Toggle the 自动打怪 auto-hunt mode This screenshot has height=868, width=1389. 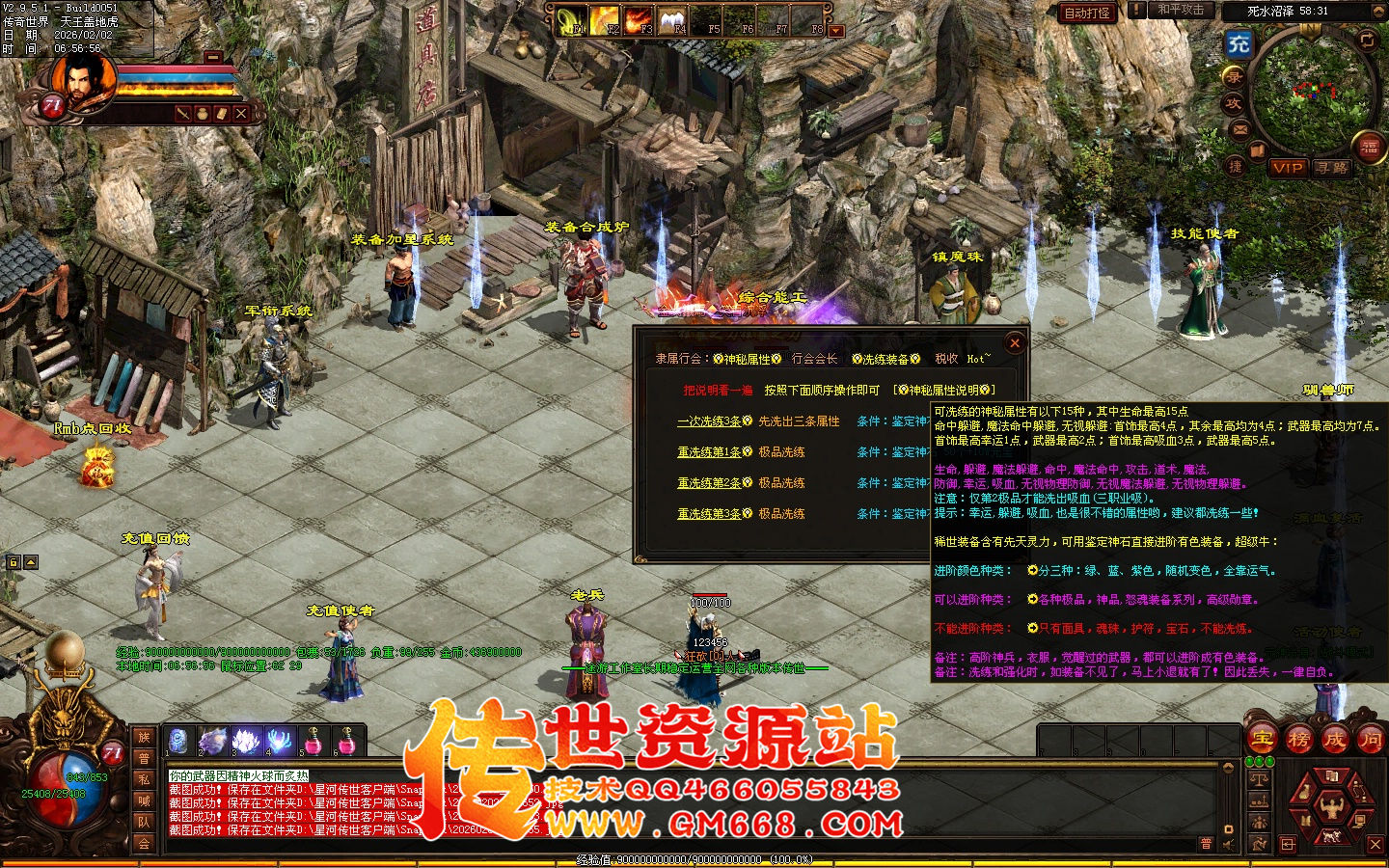click(1088, 14)
